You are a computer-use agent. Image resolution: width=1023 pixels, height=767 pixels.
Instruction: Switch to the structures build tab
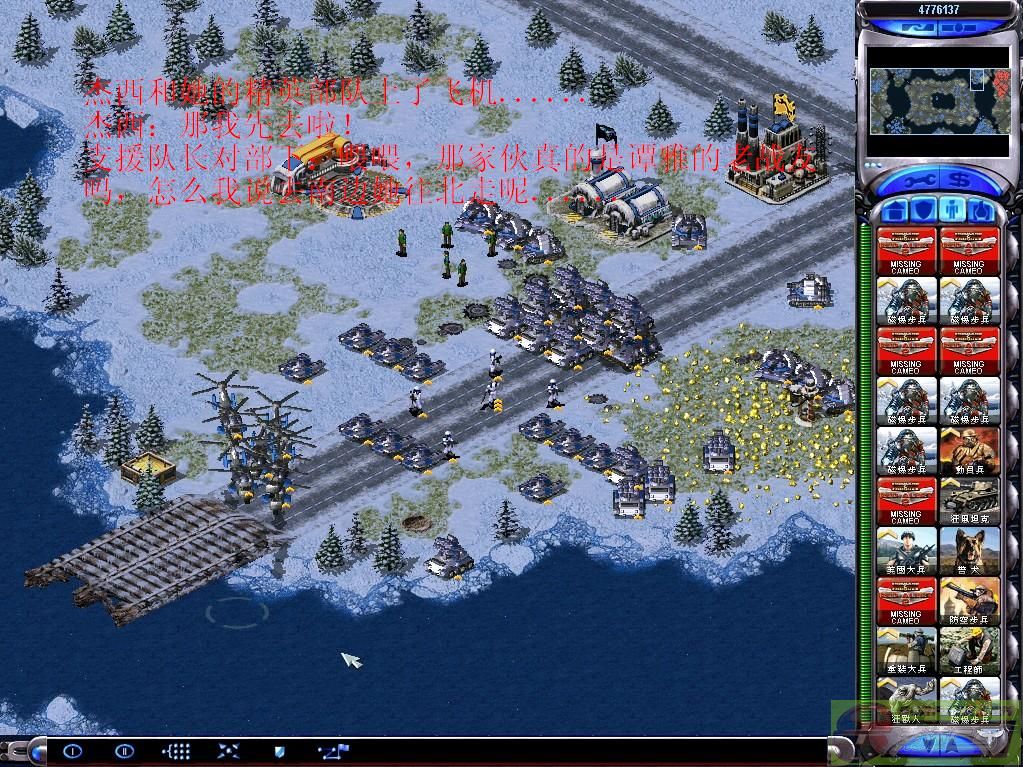pos(896,211)
